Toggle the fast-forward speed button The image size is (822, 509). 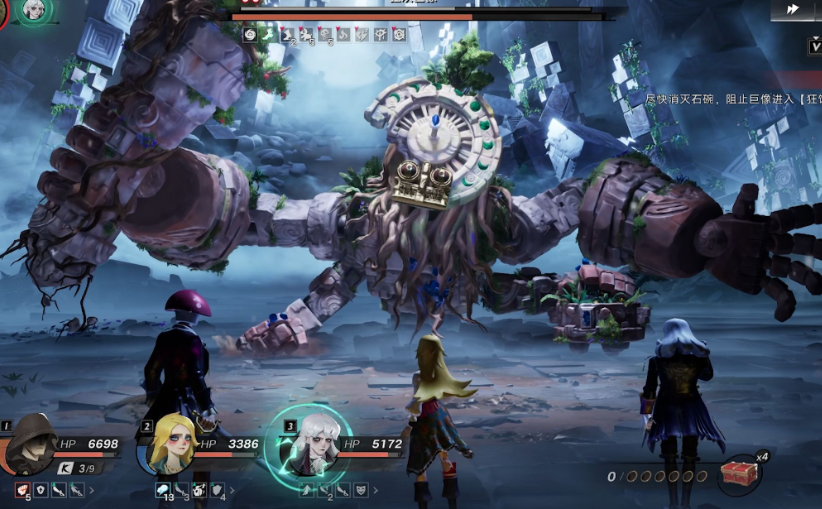pos(793,9)
